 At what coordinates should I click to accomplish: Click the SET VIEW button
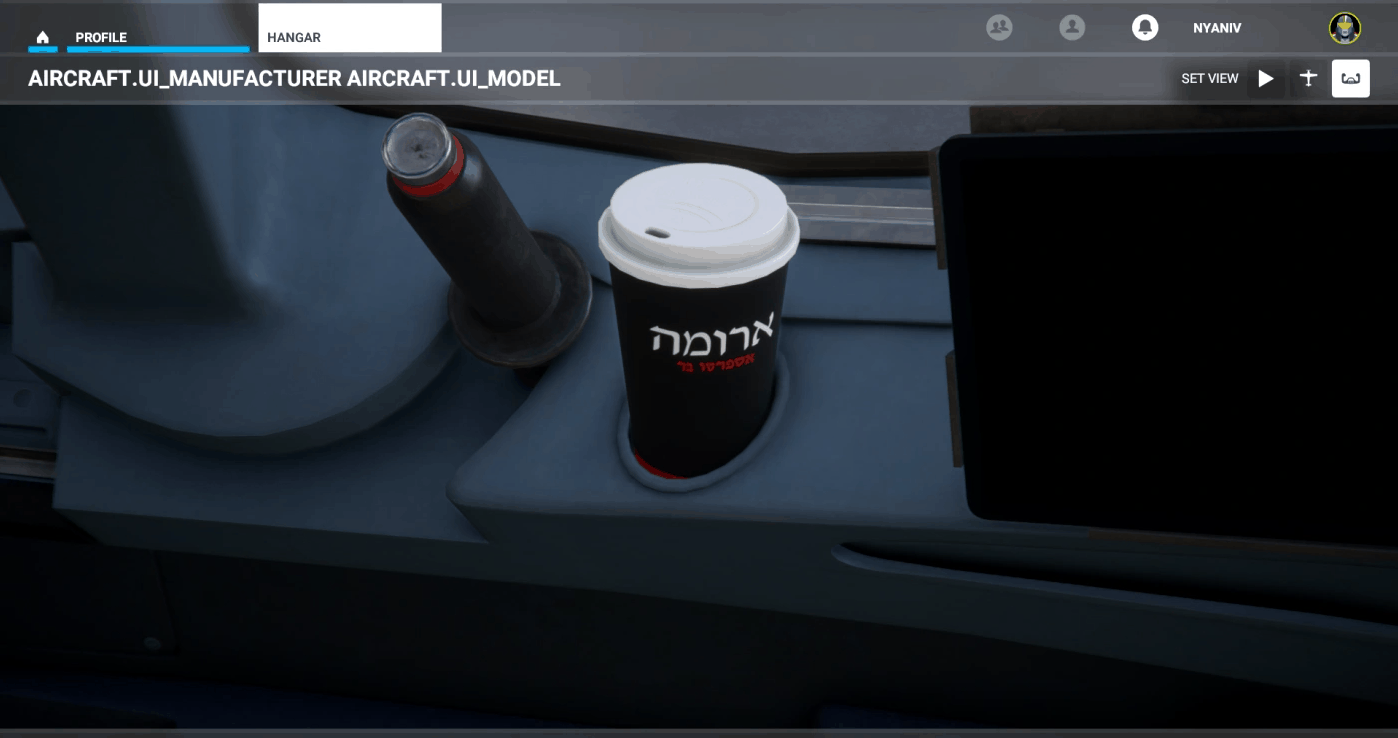[x=1211, y=78]
